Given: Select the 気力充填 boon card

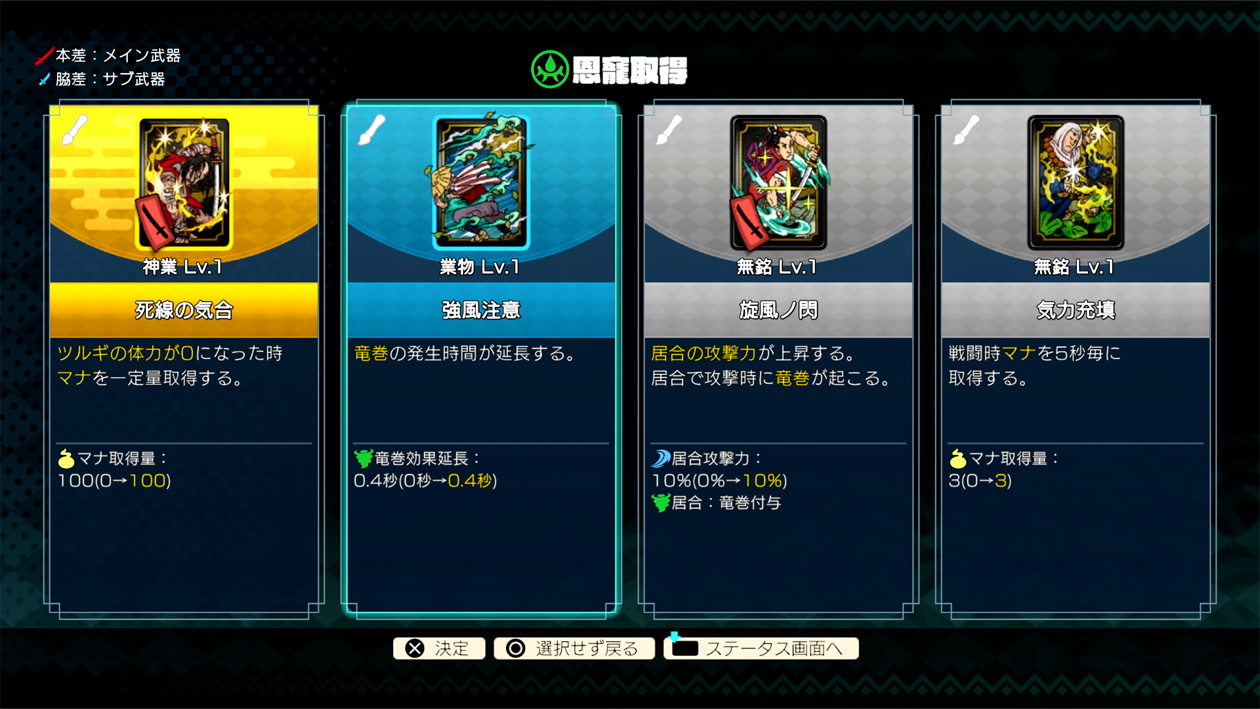Looking at the screenshot, I should [x=1075, y=358].
